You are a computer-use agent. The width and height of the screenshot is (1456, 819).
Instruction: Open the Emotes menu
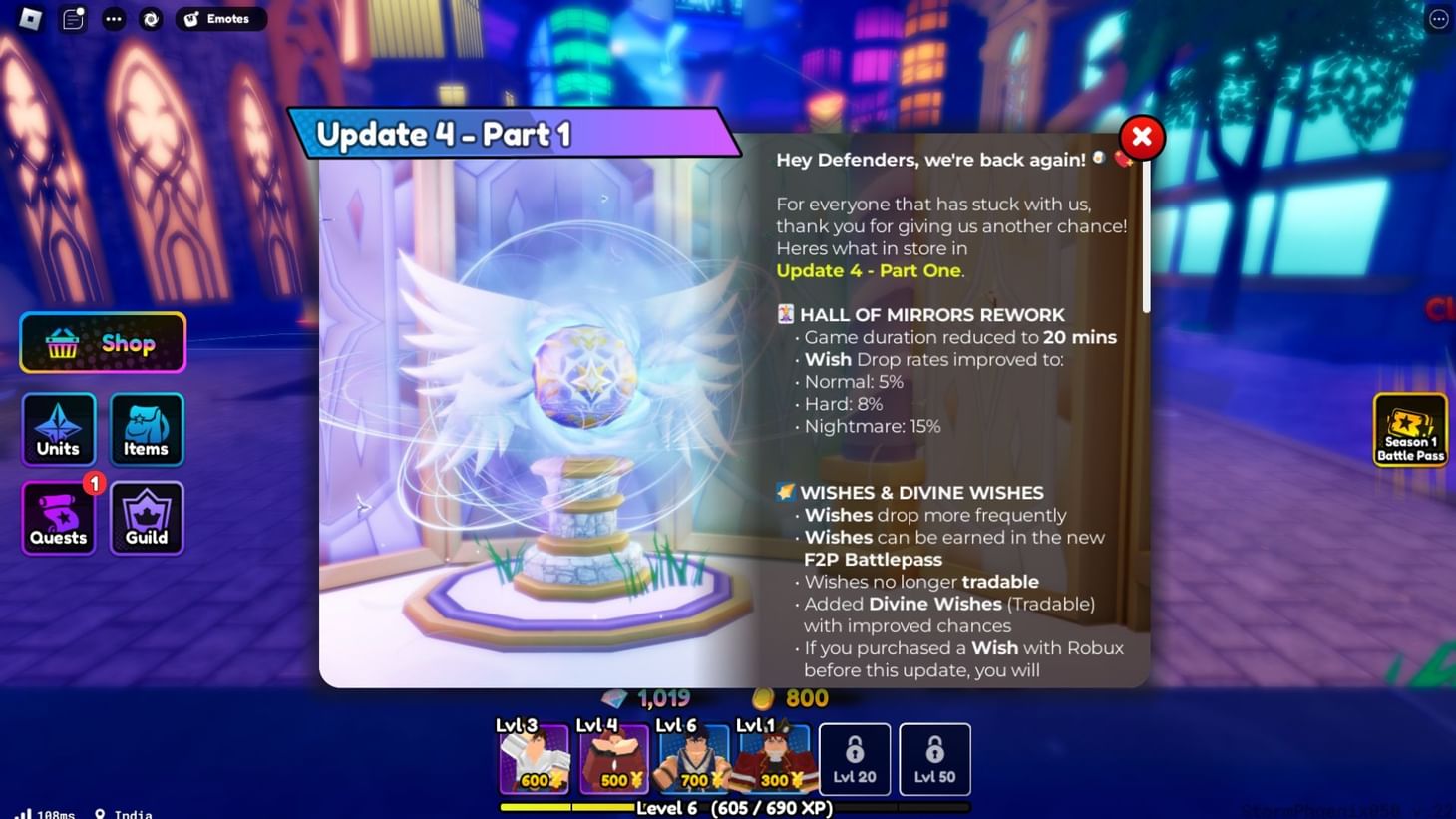tap(219, 18)
